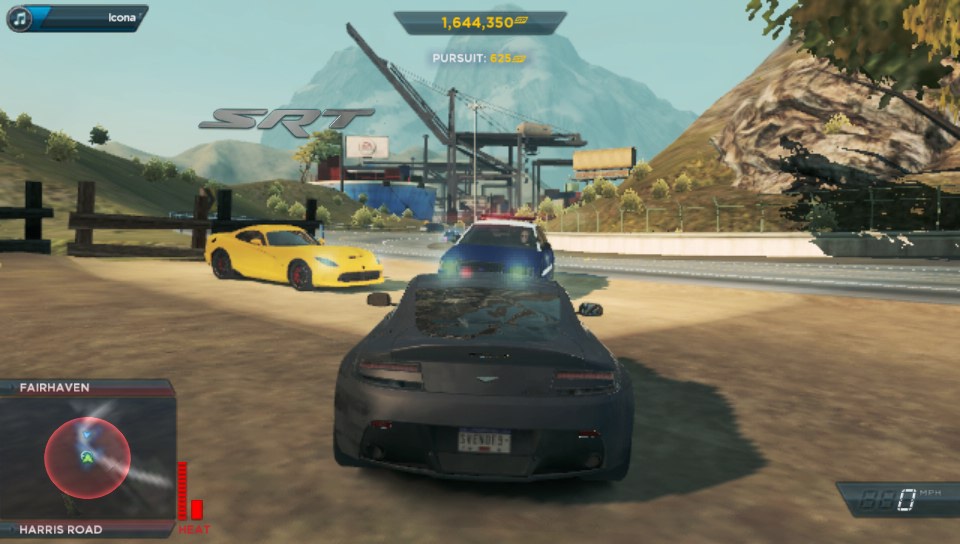Viewport: 960px width, 544px height.
Task: Click the music note icon
Action: (x=20, y=18)
